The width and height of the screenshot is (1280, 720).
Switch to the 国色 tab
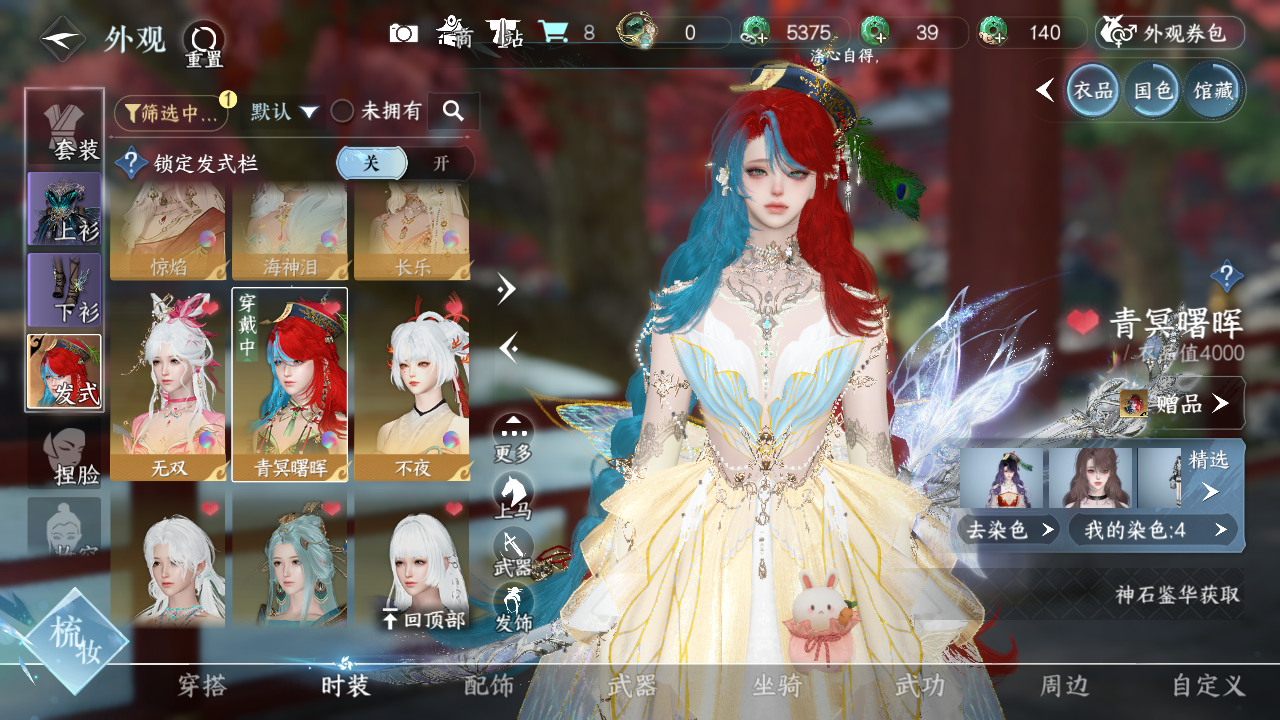(1153, 91)
